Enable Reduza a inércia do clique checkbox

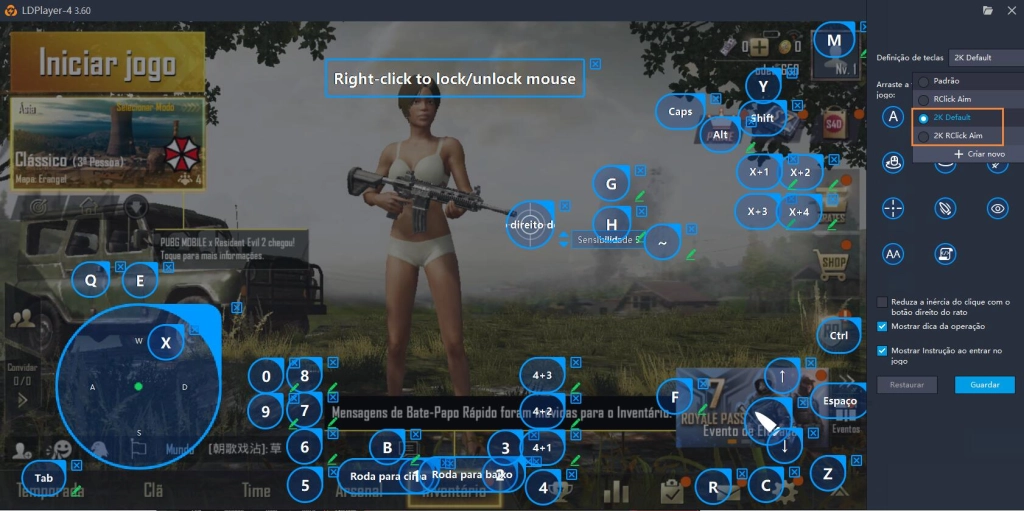pyautogui.click(x=882, y=302)
